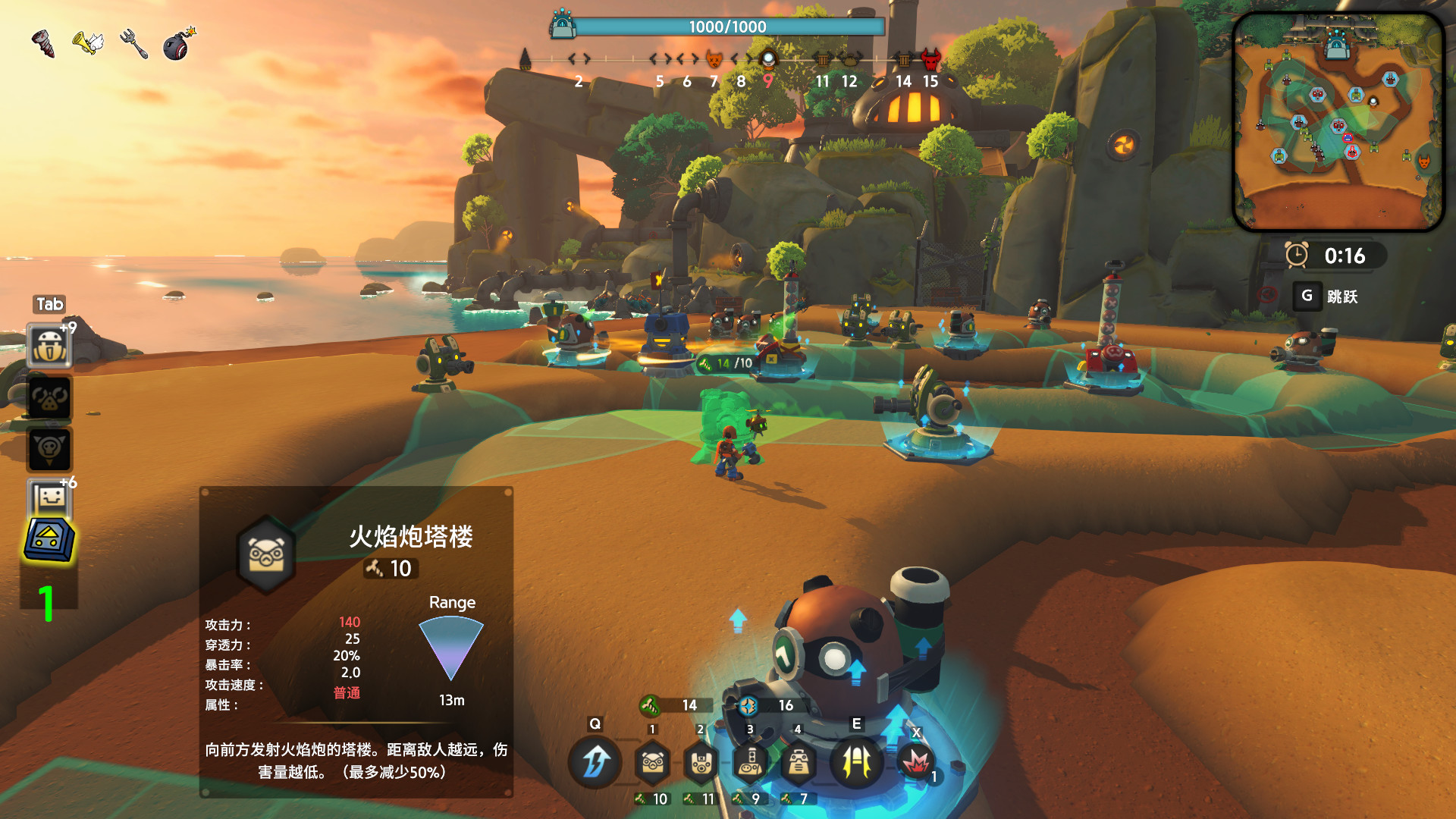Select the black bomb item icon

pos(178,44)
